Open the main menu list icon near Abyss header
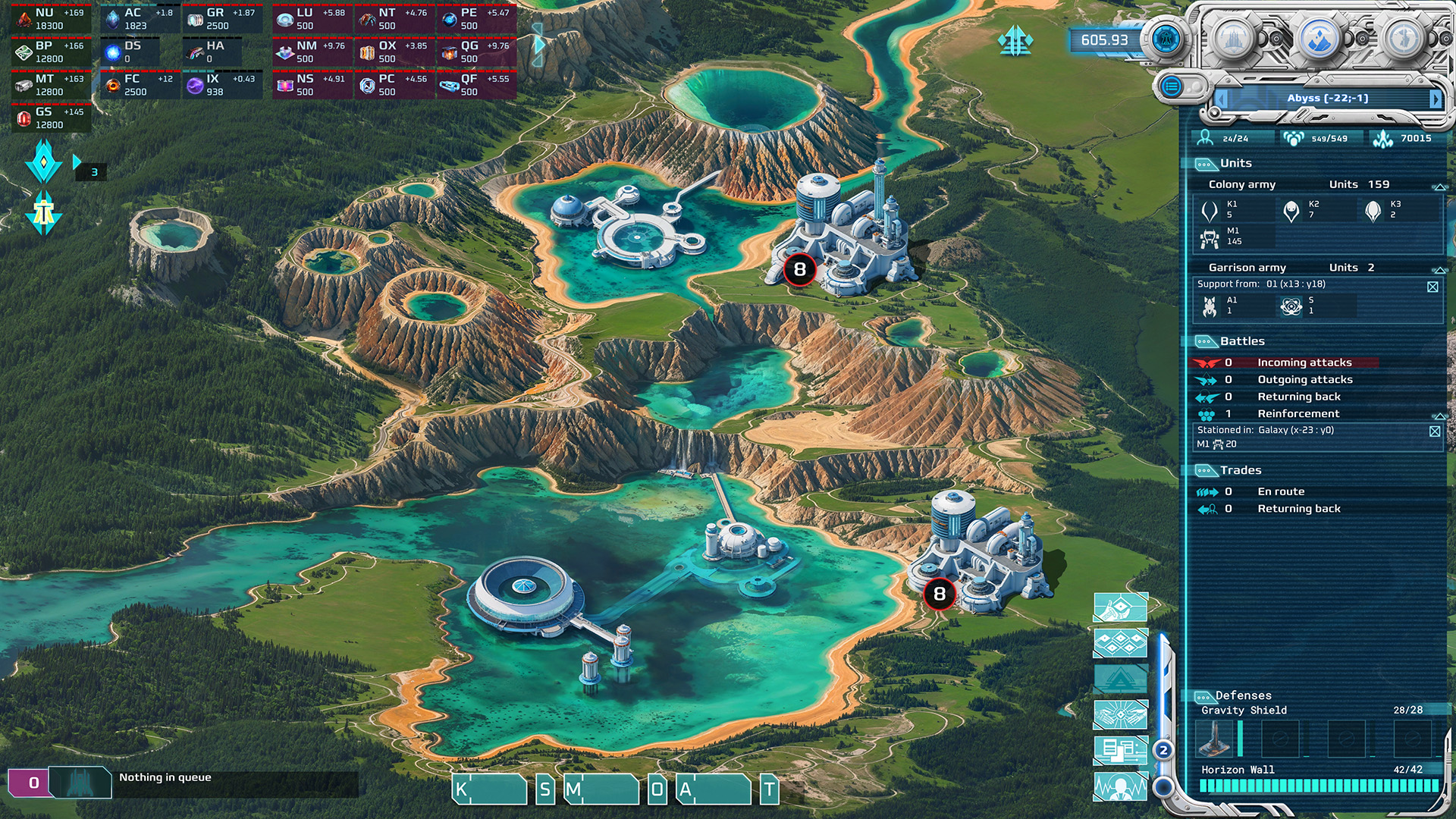The height and width of the screenshot is (819, 1456). 1174,86
